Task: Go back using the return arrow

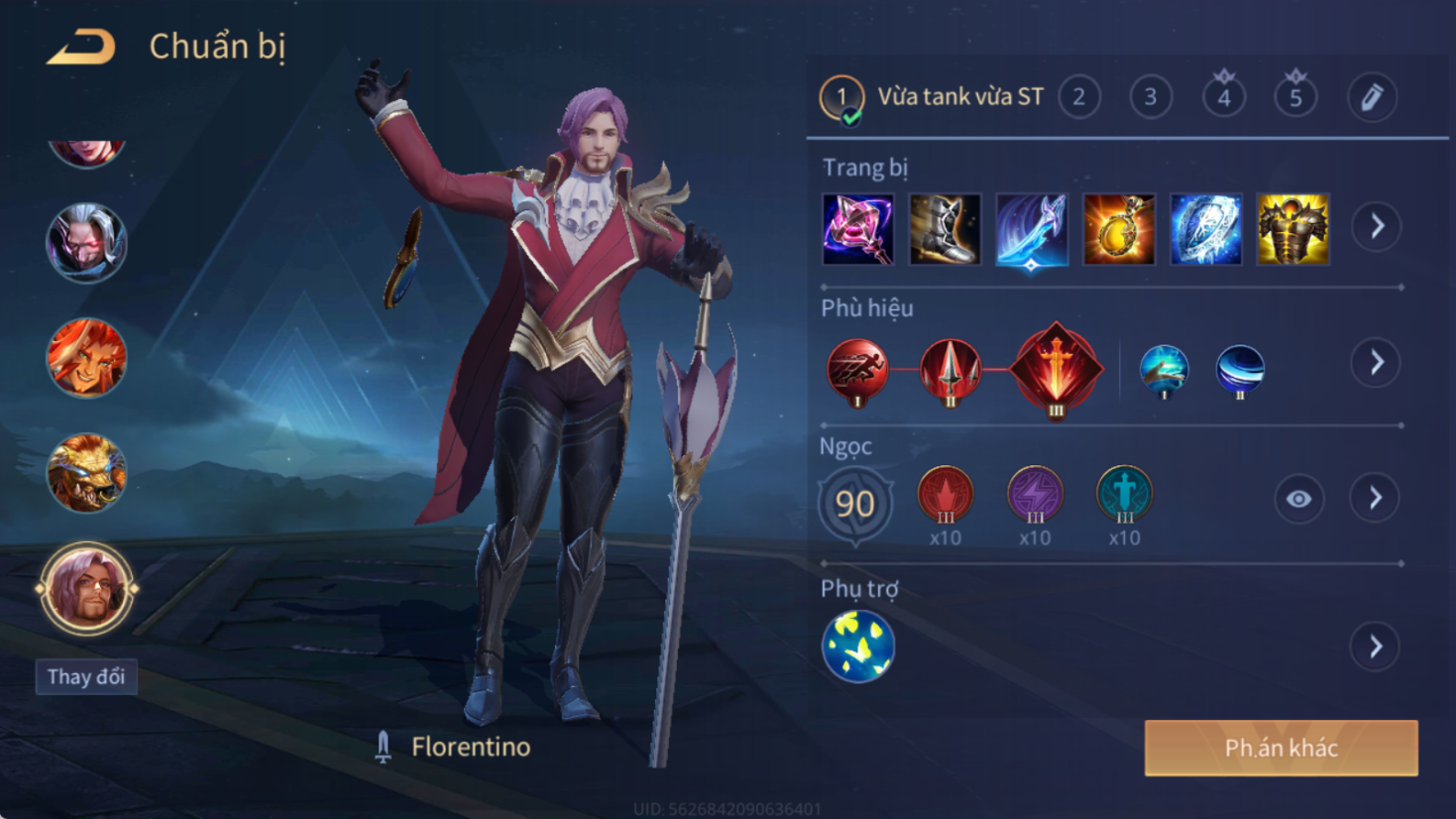Action: [x=81, y=47]
